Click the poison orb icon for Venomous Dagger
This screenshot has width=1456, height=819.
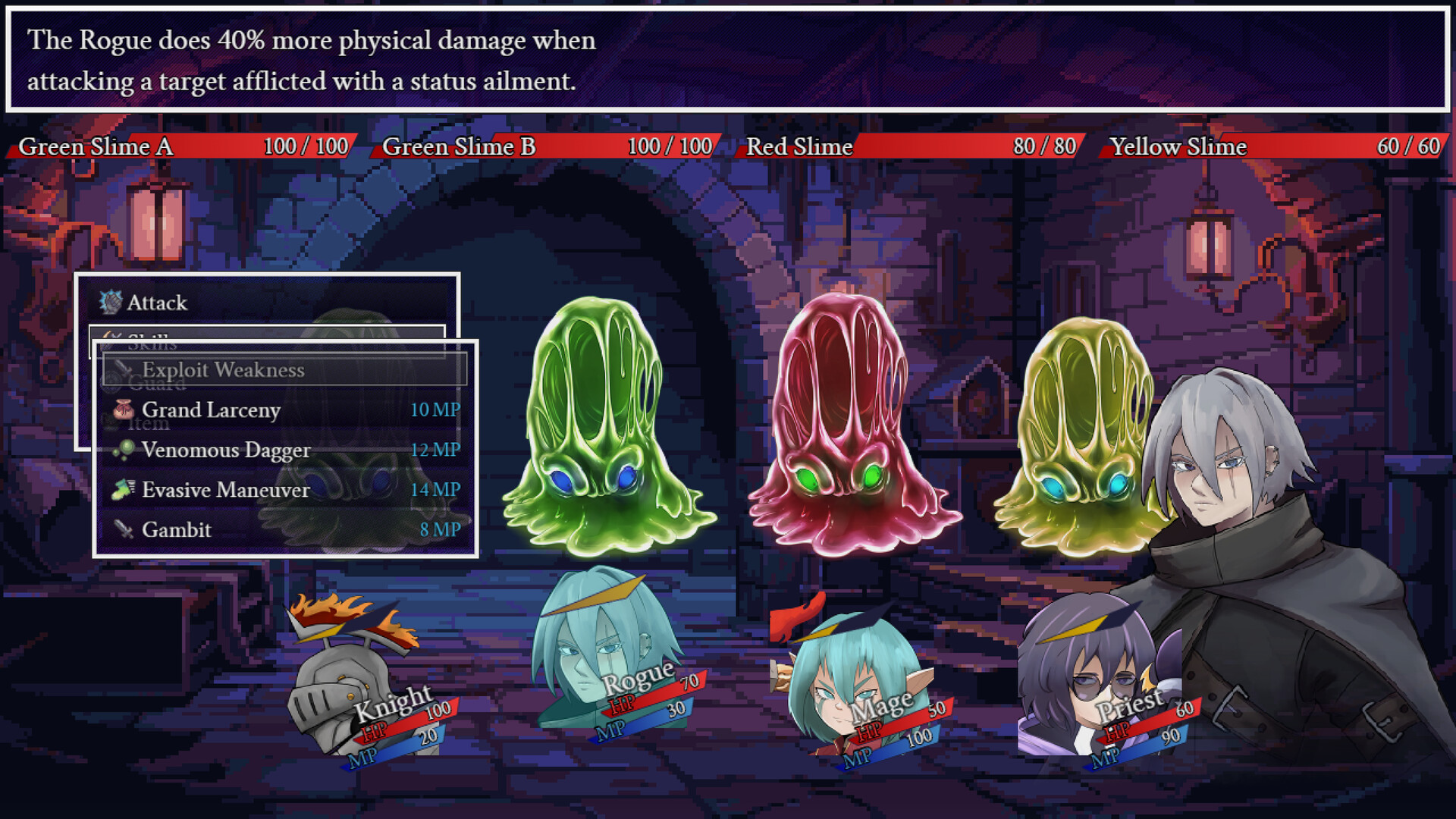124,450
